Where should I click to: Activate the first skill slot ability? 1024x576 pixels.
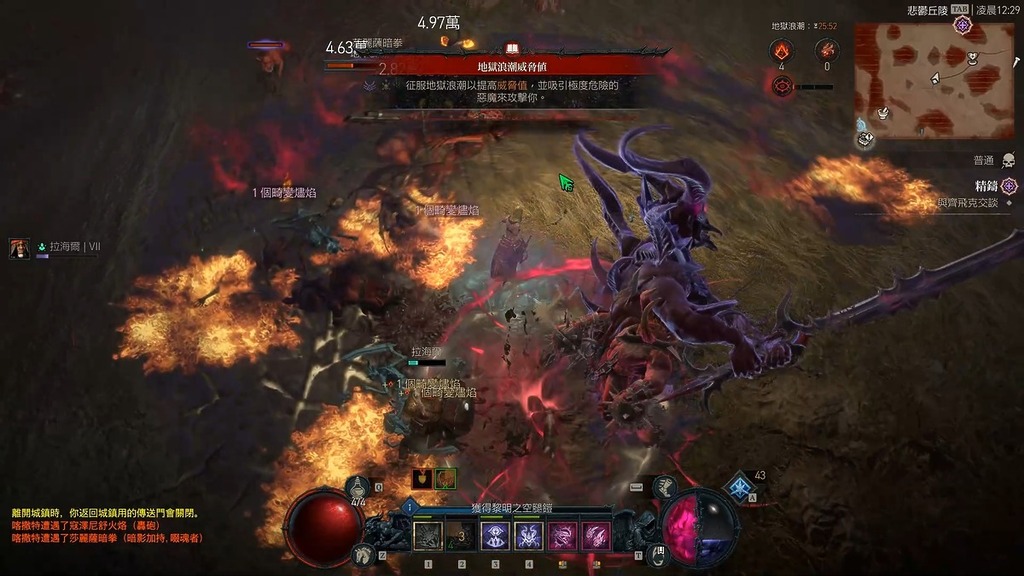[x=428, y=536]
